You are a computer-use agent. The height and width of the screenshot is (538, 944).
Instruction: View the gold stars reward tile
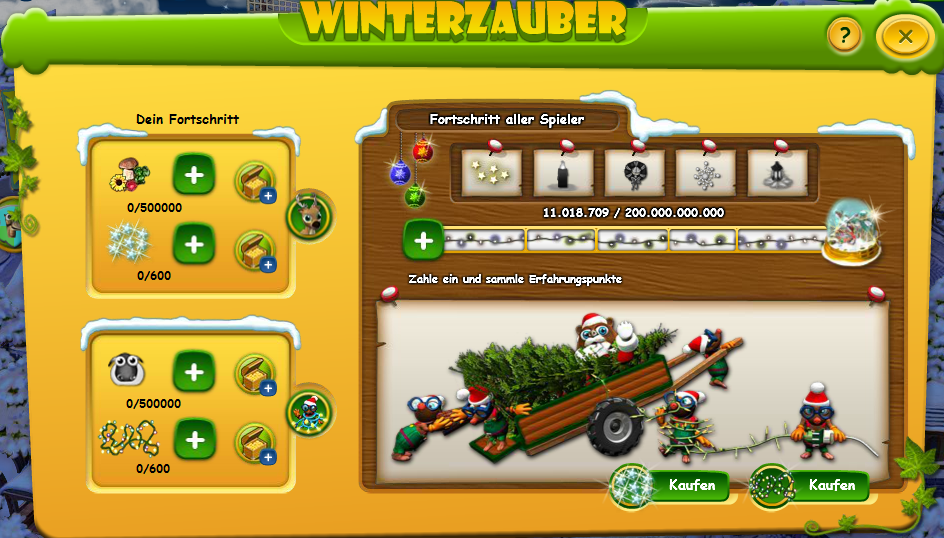click(x=492, y=173)
